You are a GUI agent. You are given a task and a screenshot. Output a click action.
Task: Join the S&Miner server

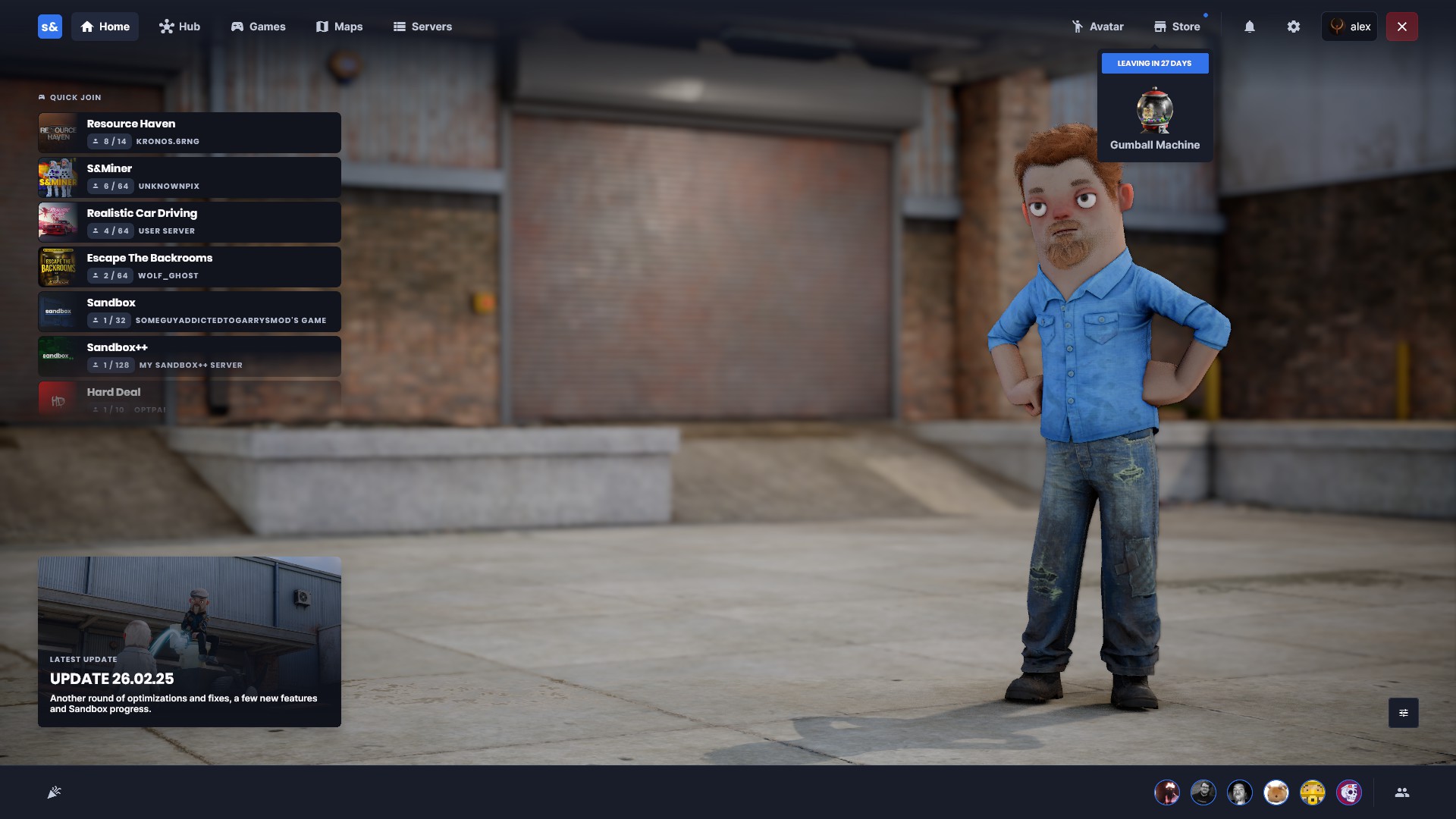(190, 177)
